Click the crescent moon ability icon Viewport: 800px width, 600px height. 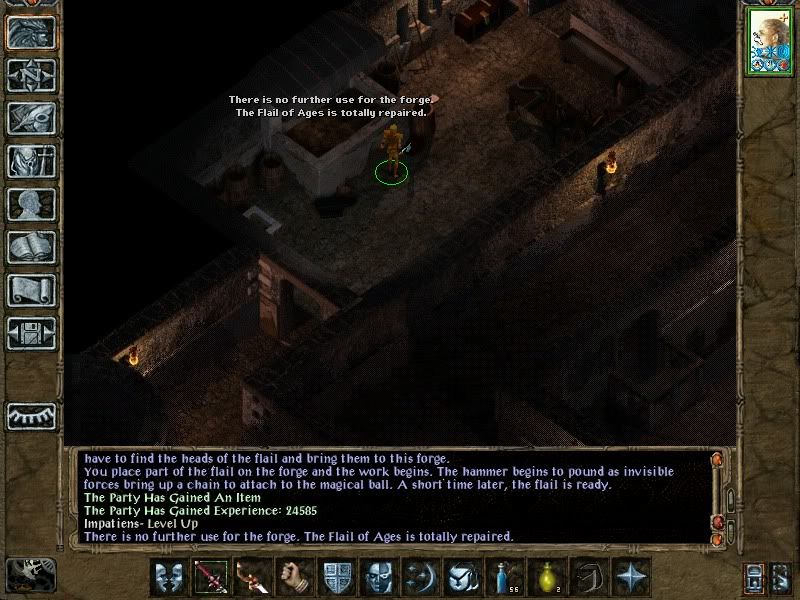coord(419,578)
